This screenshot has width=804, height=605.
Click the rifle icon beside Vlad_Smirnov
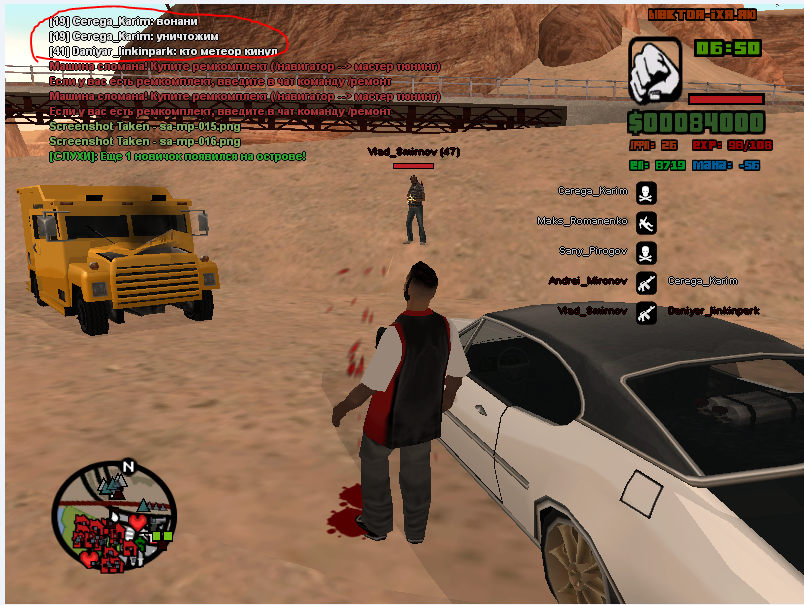coord(646,311)
